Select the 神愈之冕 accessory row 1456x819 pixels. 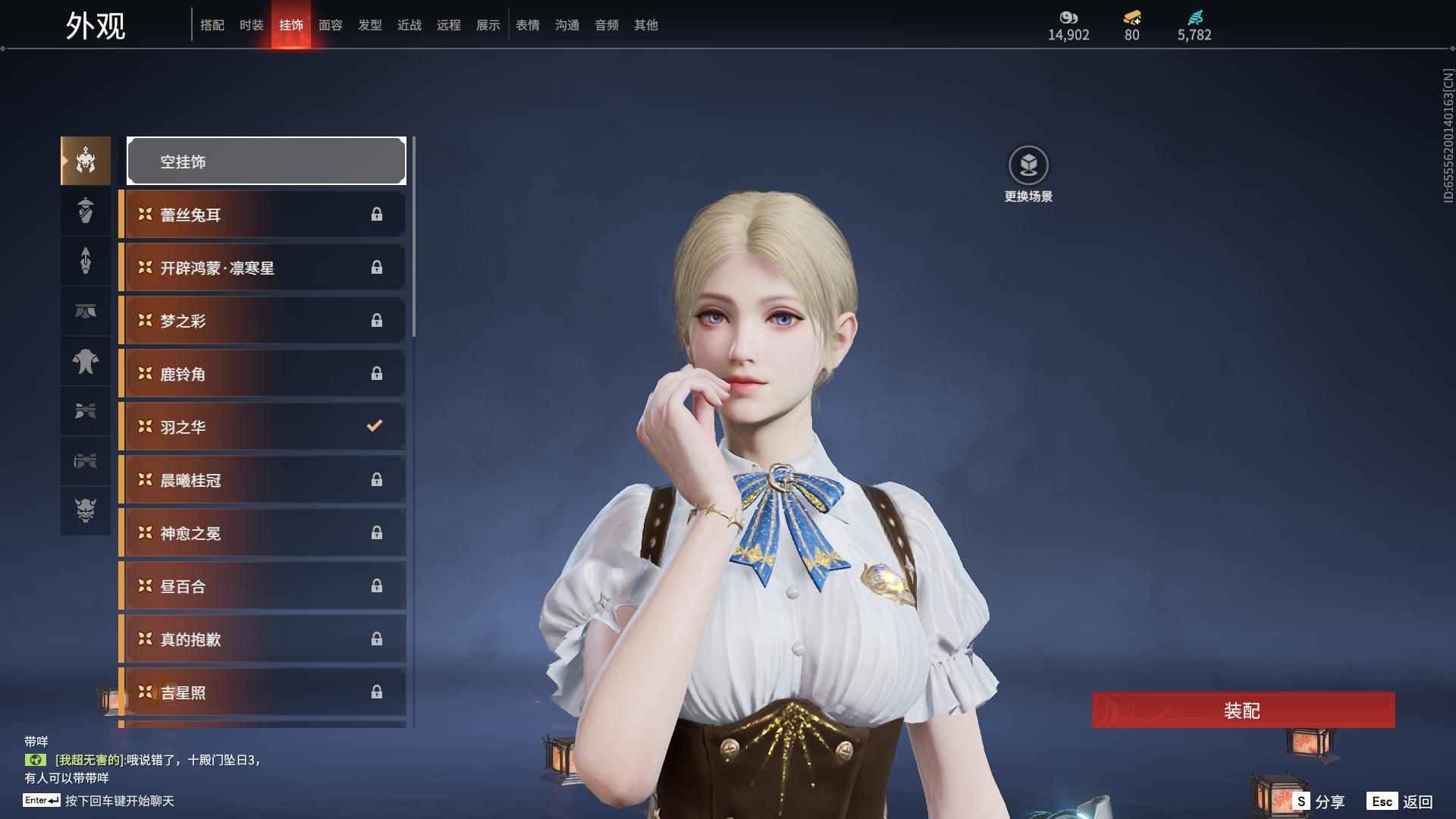point(263,533)
